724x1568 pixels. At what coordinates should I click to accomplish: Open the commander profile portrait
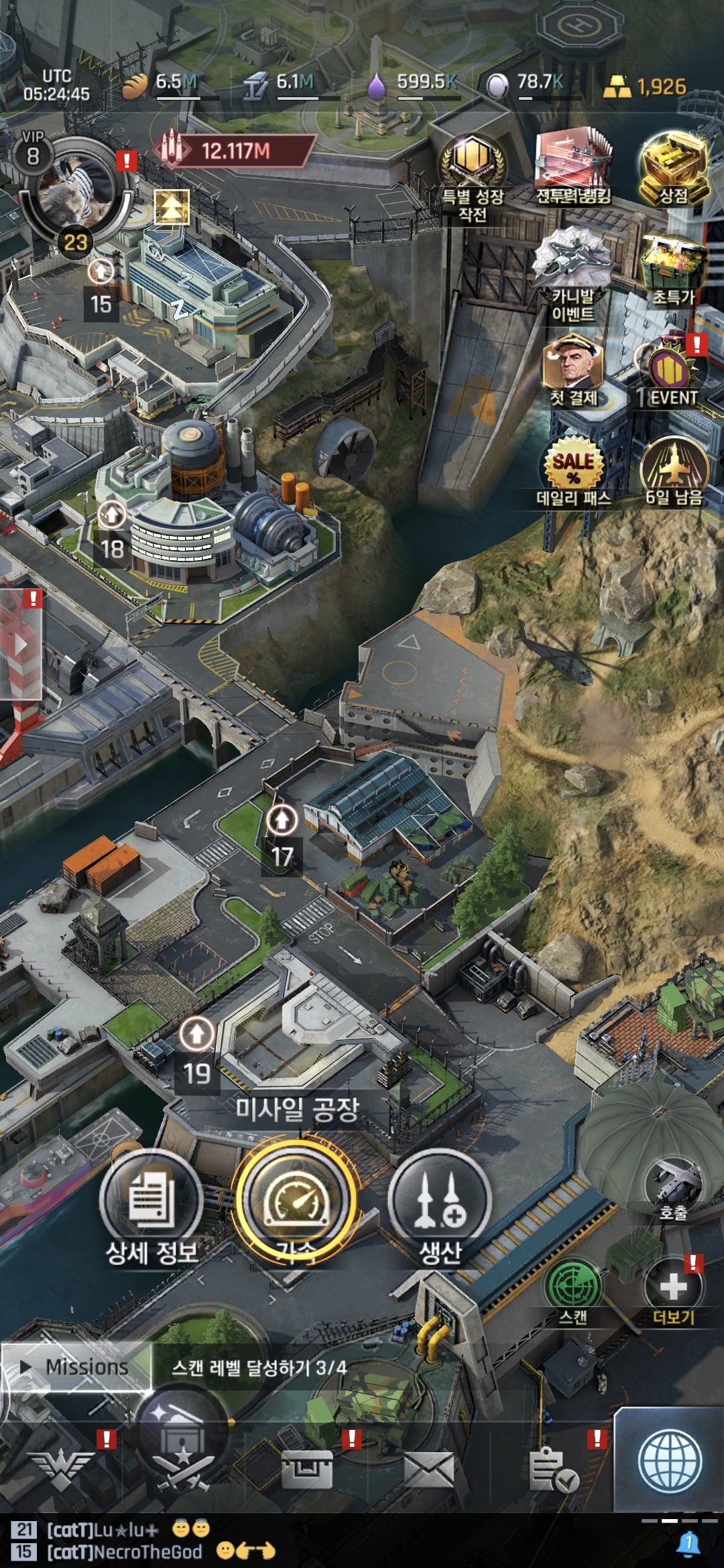point(75,189)
